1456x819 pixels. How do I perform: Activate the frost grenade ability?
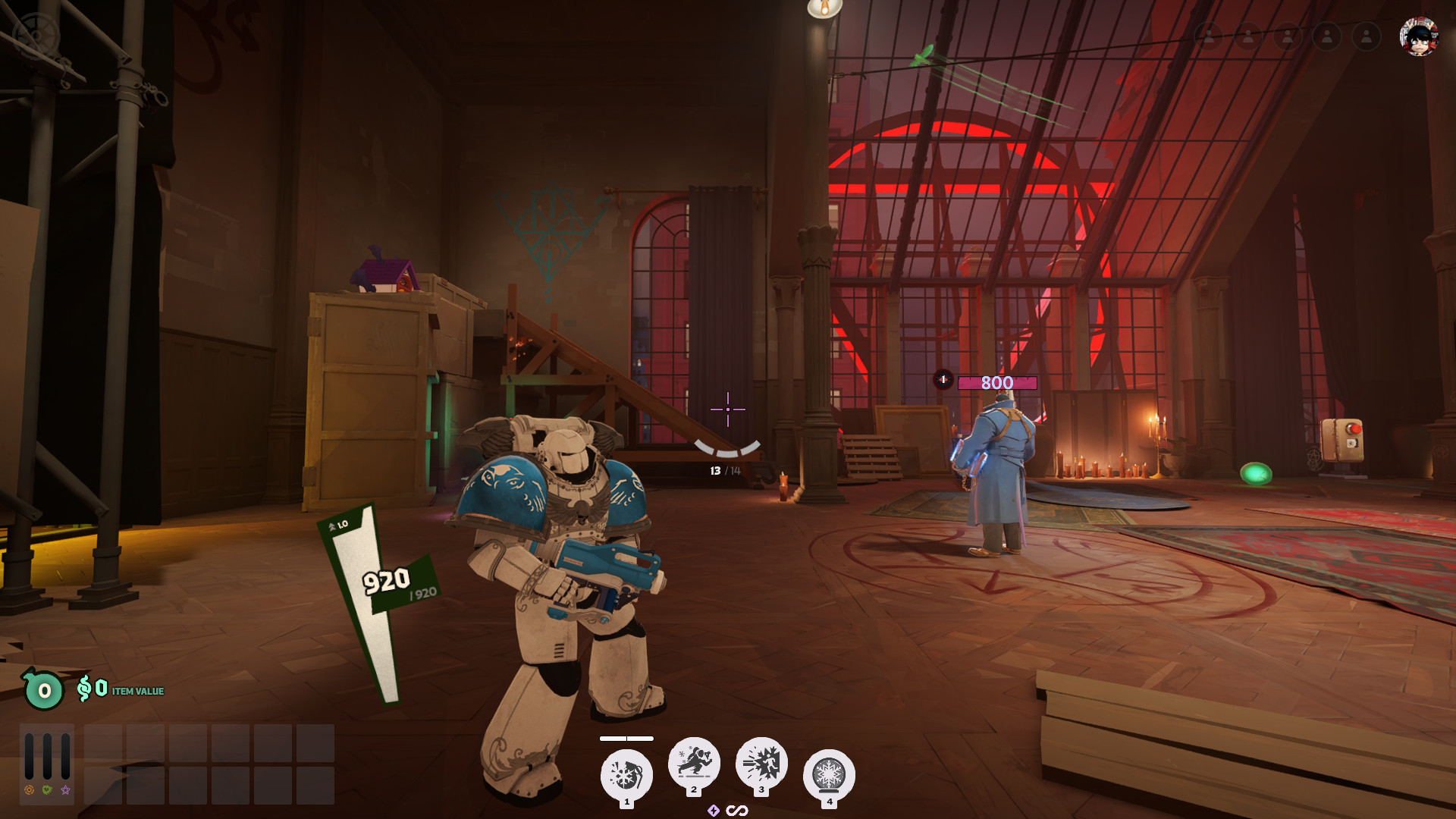coord(626,775)
